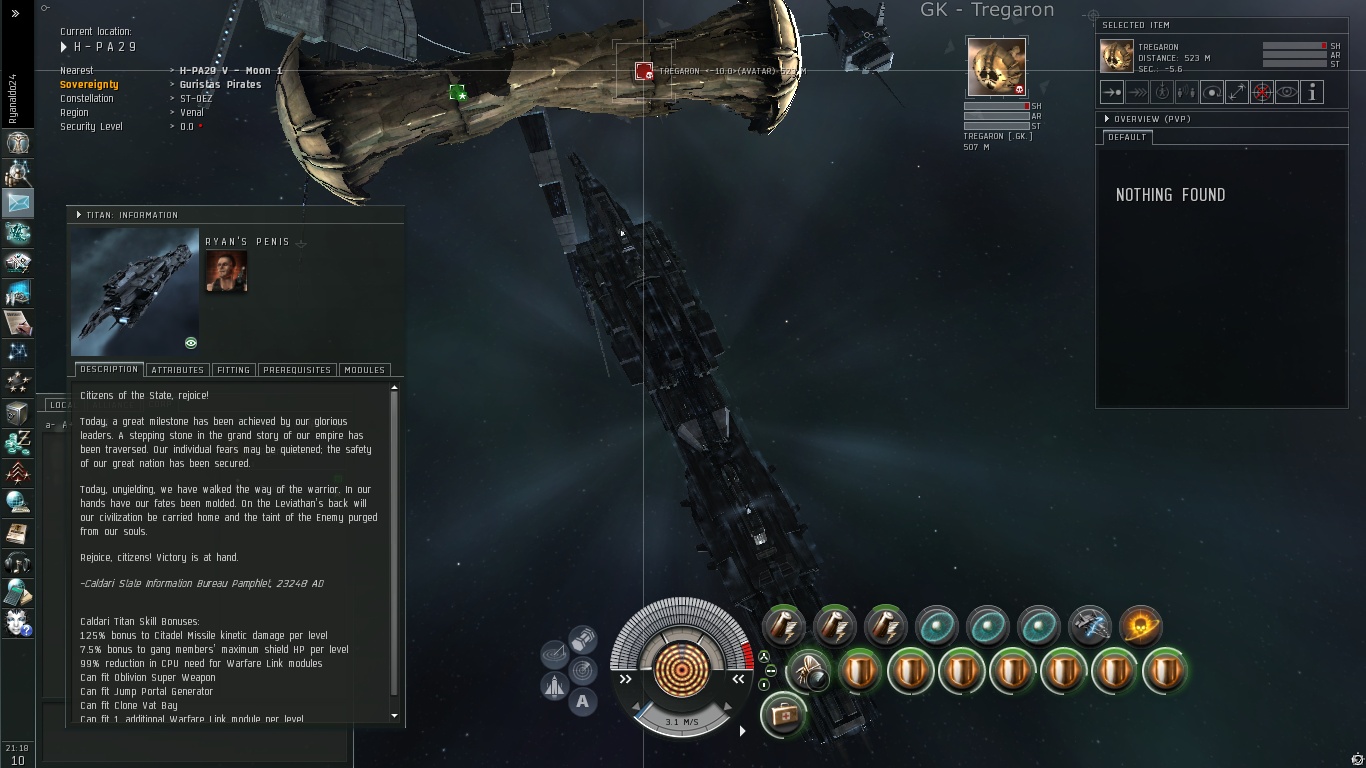Activate the Orbit action for Tregaron
This screenshot has width=1366, height=768.
1212,92
